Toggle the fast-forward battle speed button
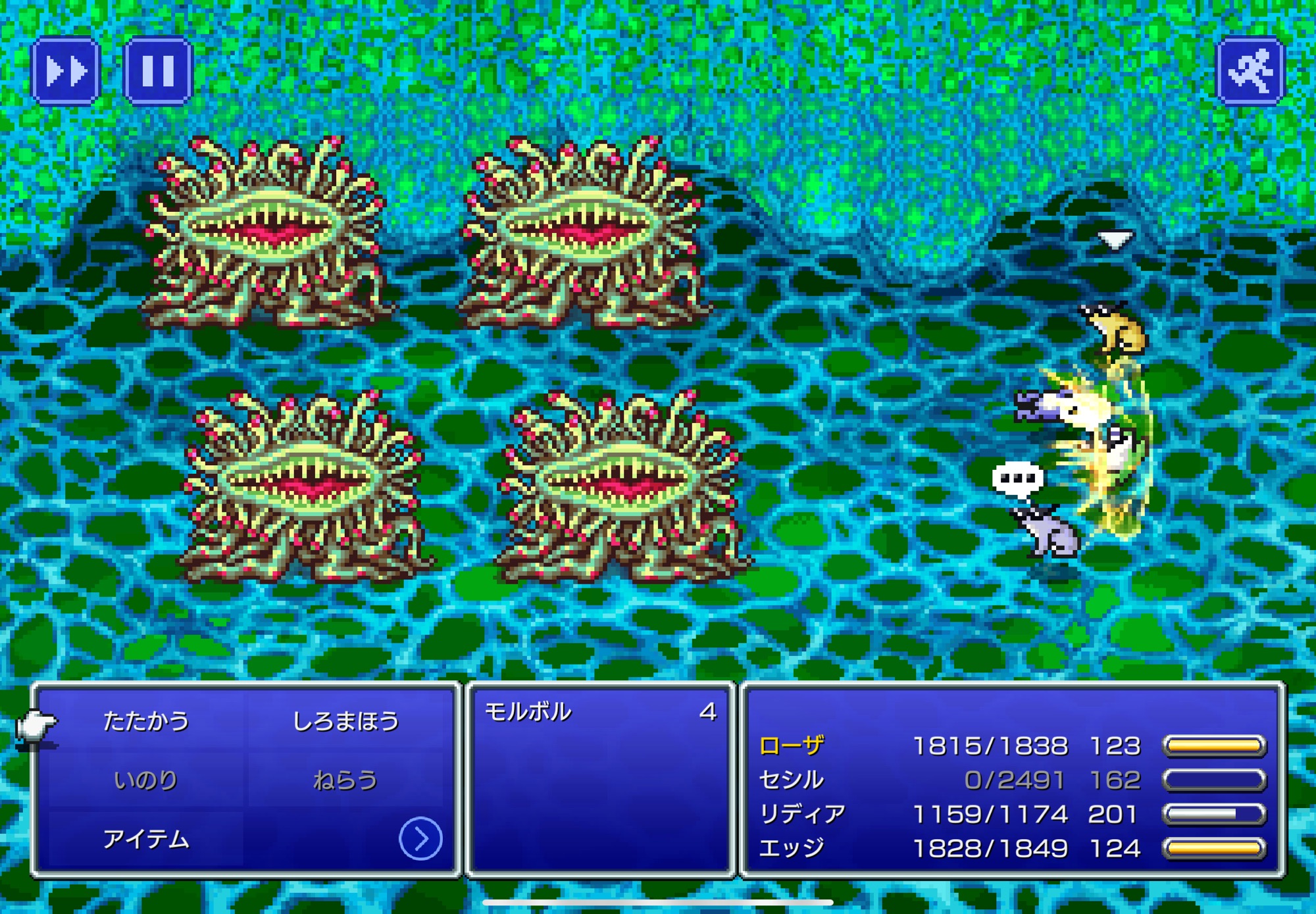The image size is (1316, 914). (x=66, y=70)
